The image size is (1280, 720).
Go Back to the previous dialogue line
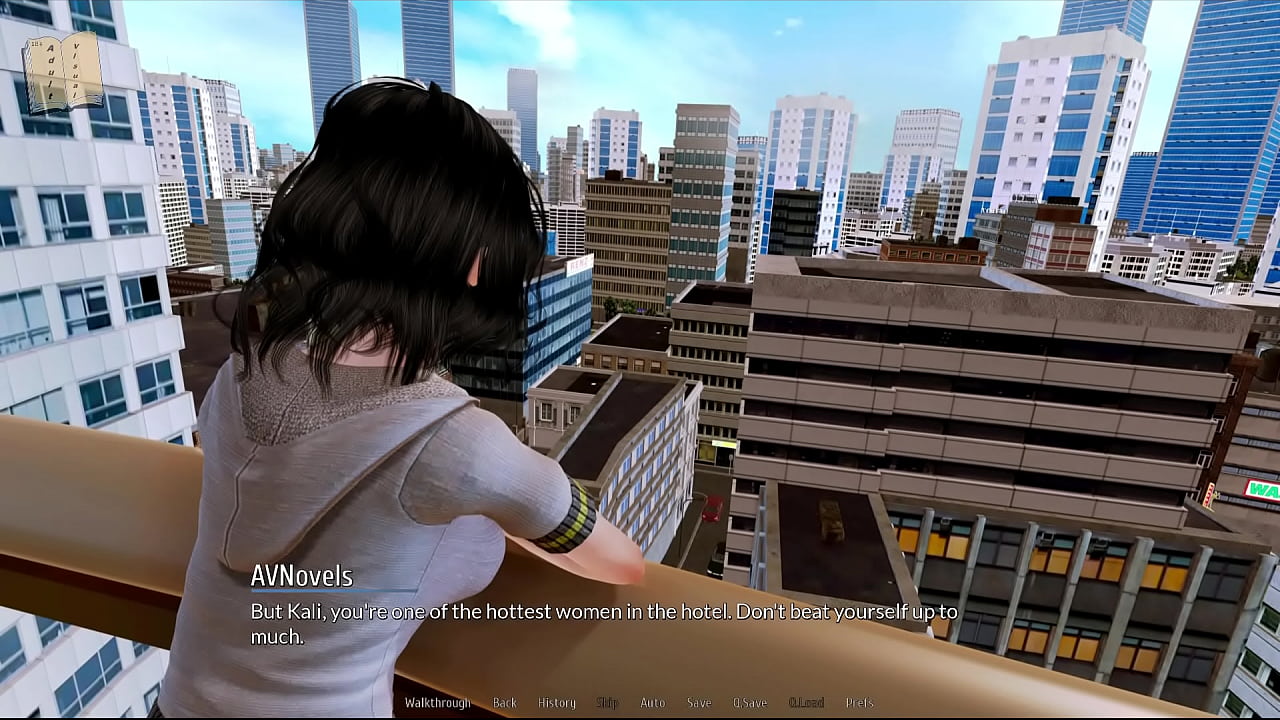pyautogui.click(x=505, y=703)
